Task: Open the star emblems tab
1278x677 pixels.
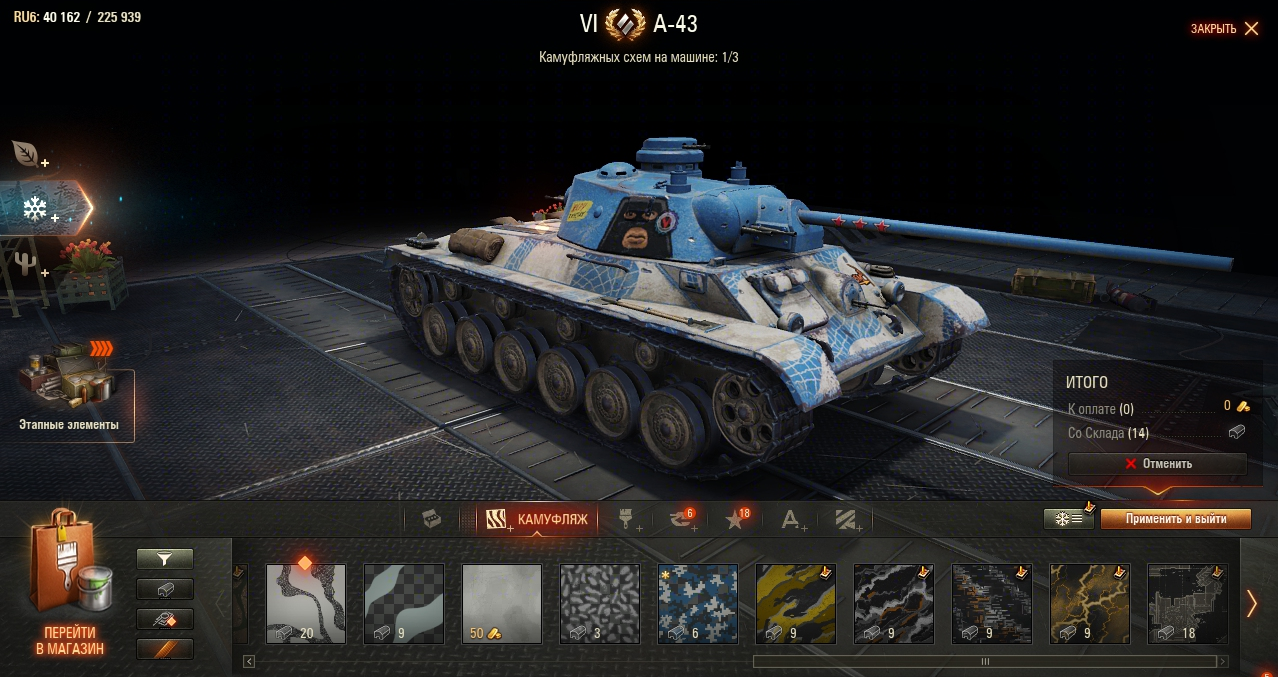Action: click(x=736, y=519)
